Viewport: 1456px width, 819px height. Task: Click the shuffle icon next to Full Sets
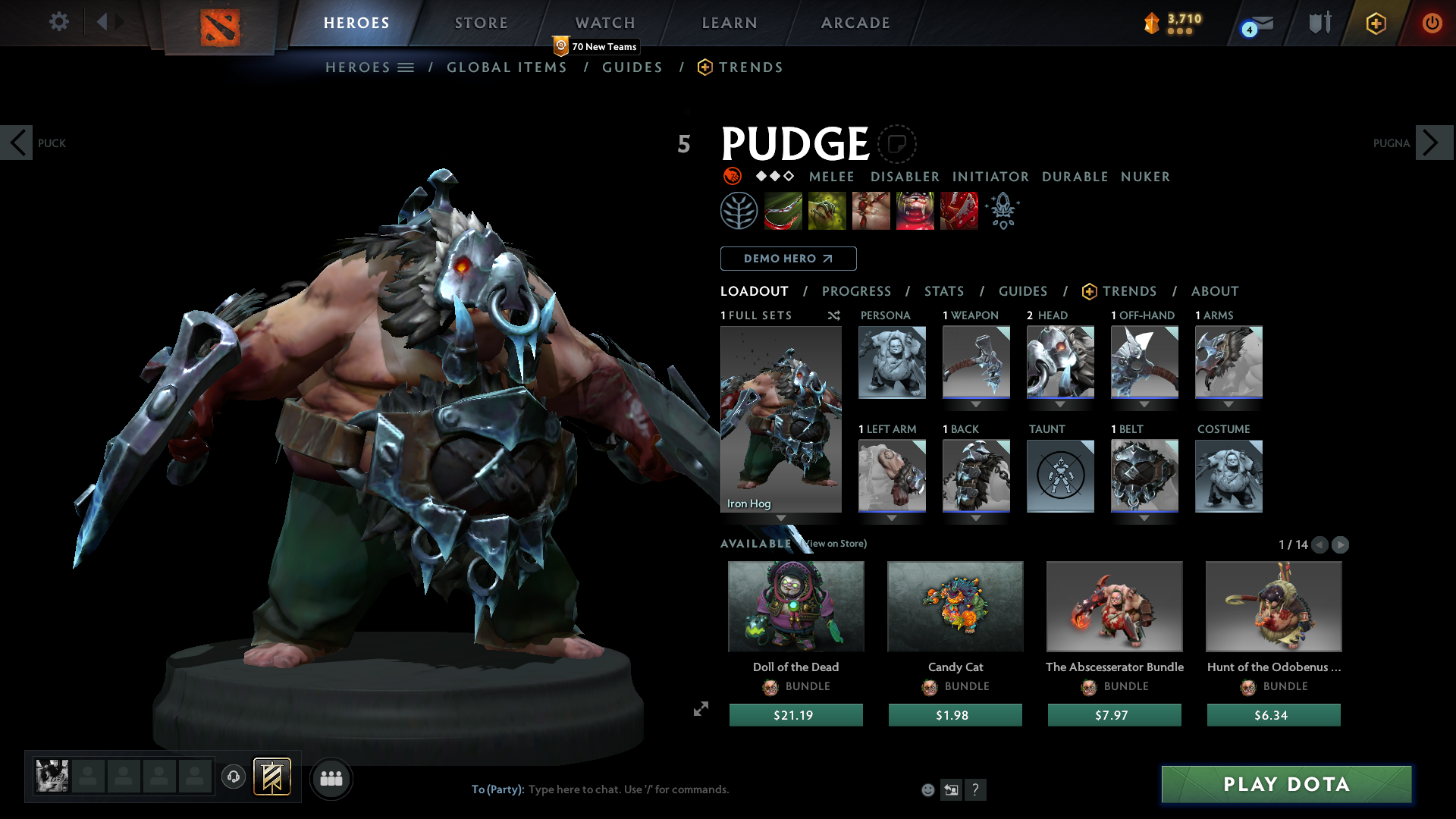pos(833,316)
